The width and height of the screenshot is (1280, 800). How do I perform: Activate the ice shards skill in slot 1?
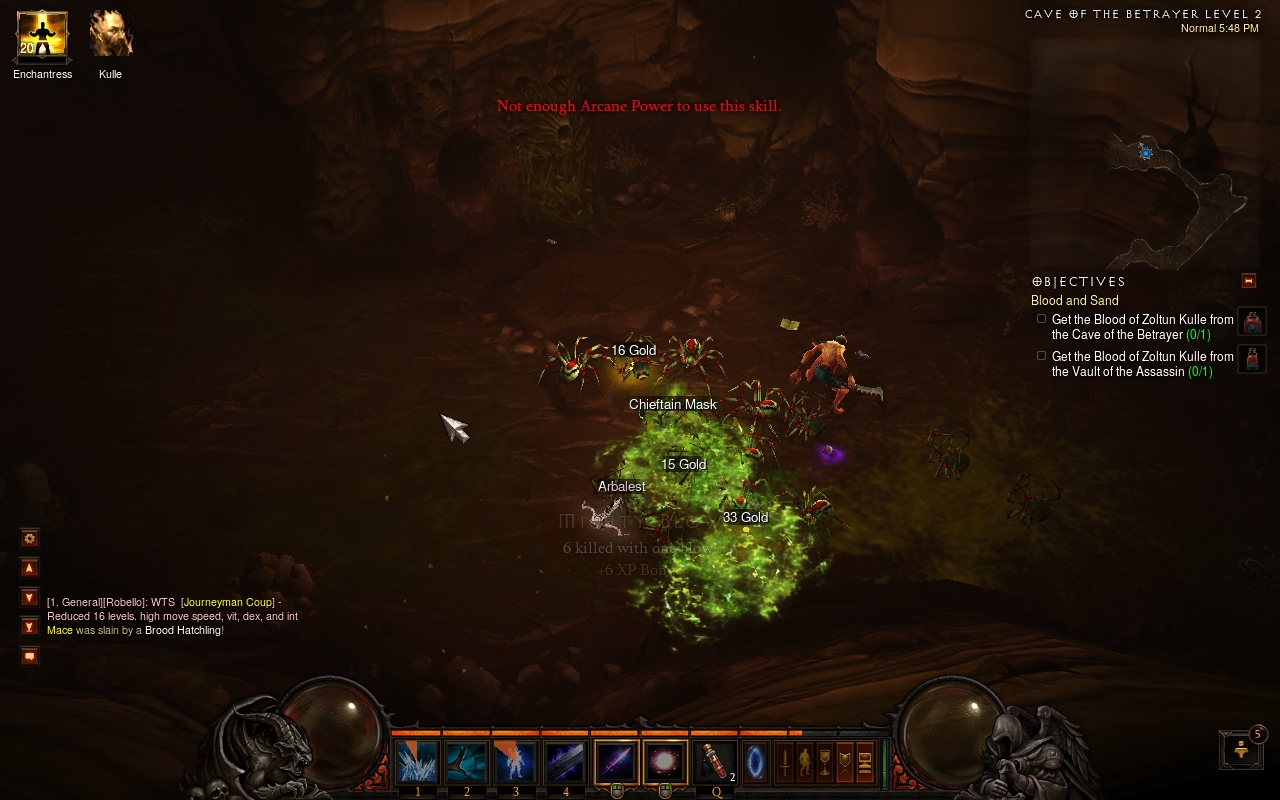point(417,763)
